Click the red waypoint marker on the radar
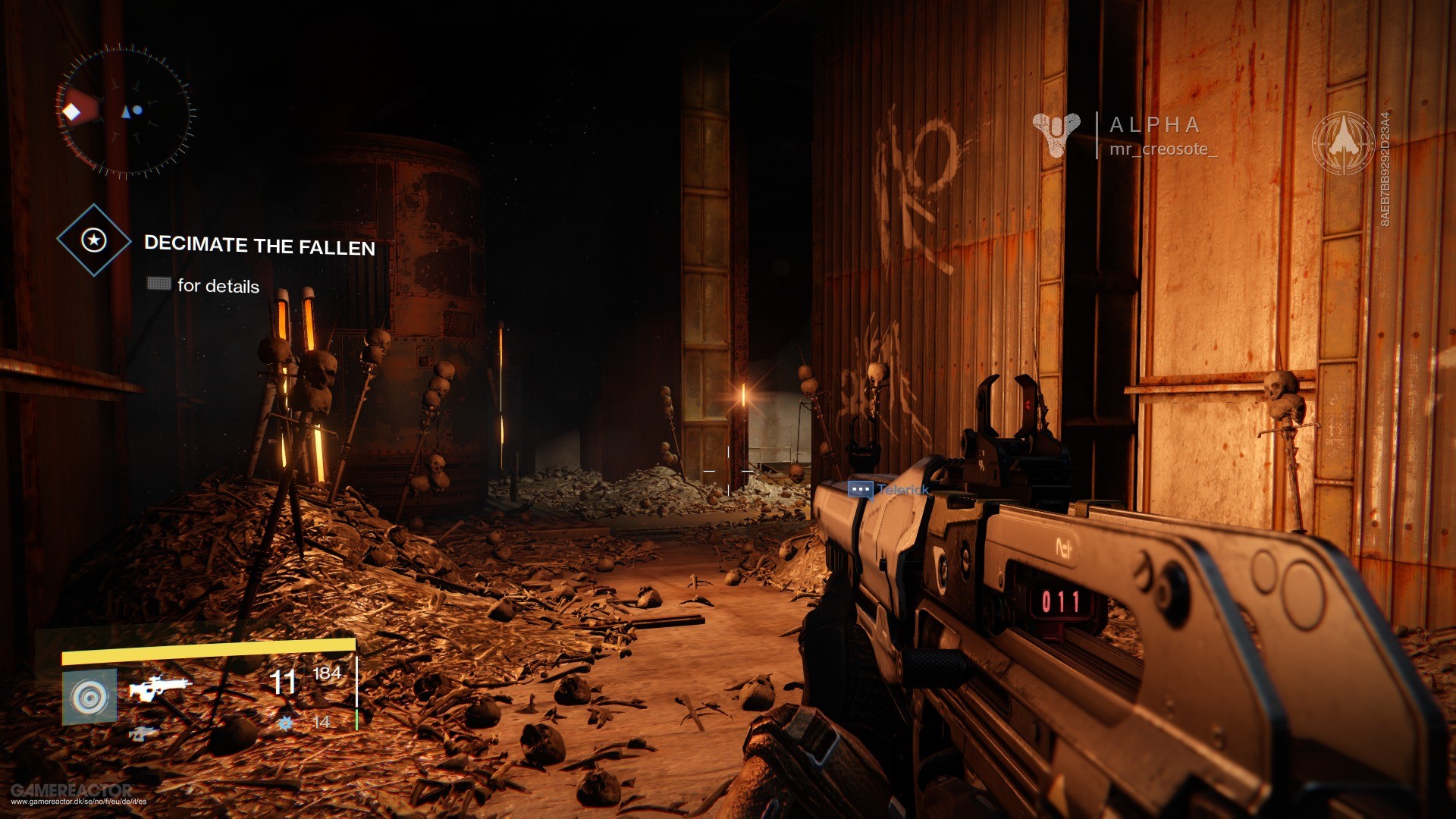Viewport: 1456px width, 819px height. click(x=72, y=112)
